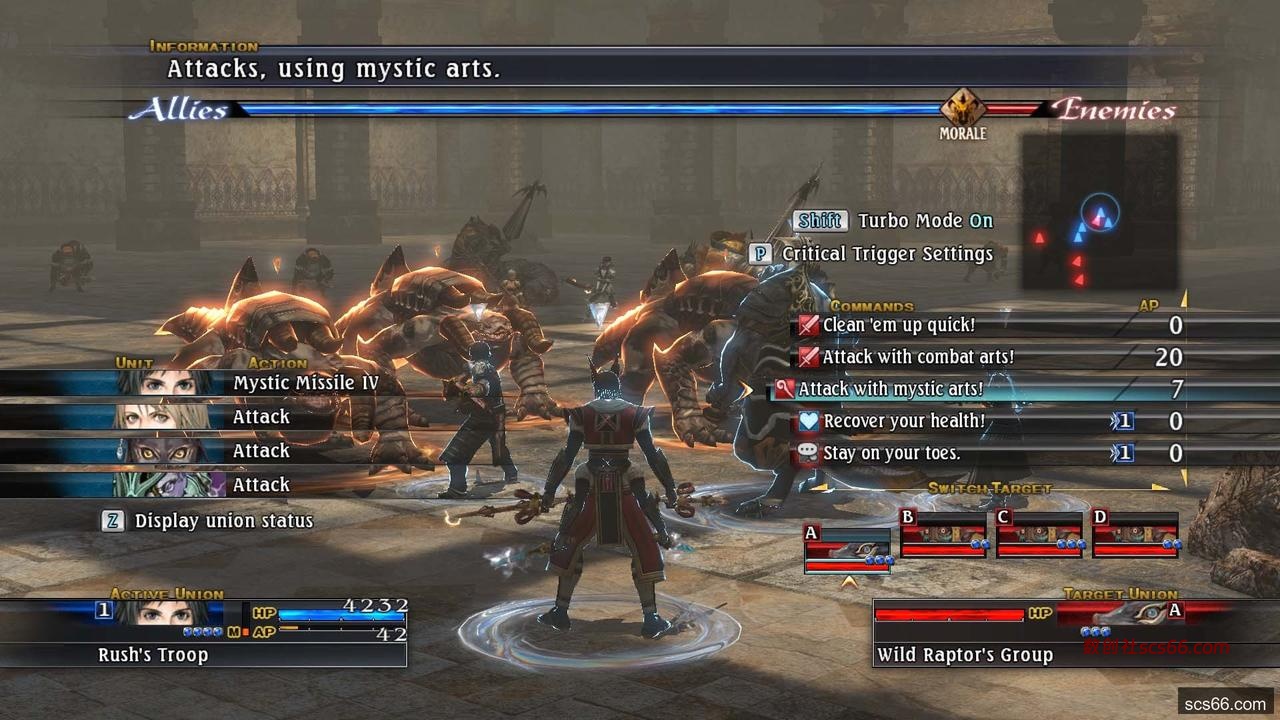Image resolution: width=1280 pixels, height=720 pixels.
Task: Choose the "Recover your health!" command
Action: 904,421
